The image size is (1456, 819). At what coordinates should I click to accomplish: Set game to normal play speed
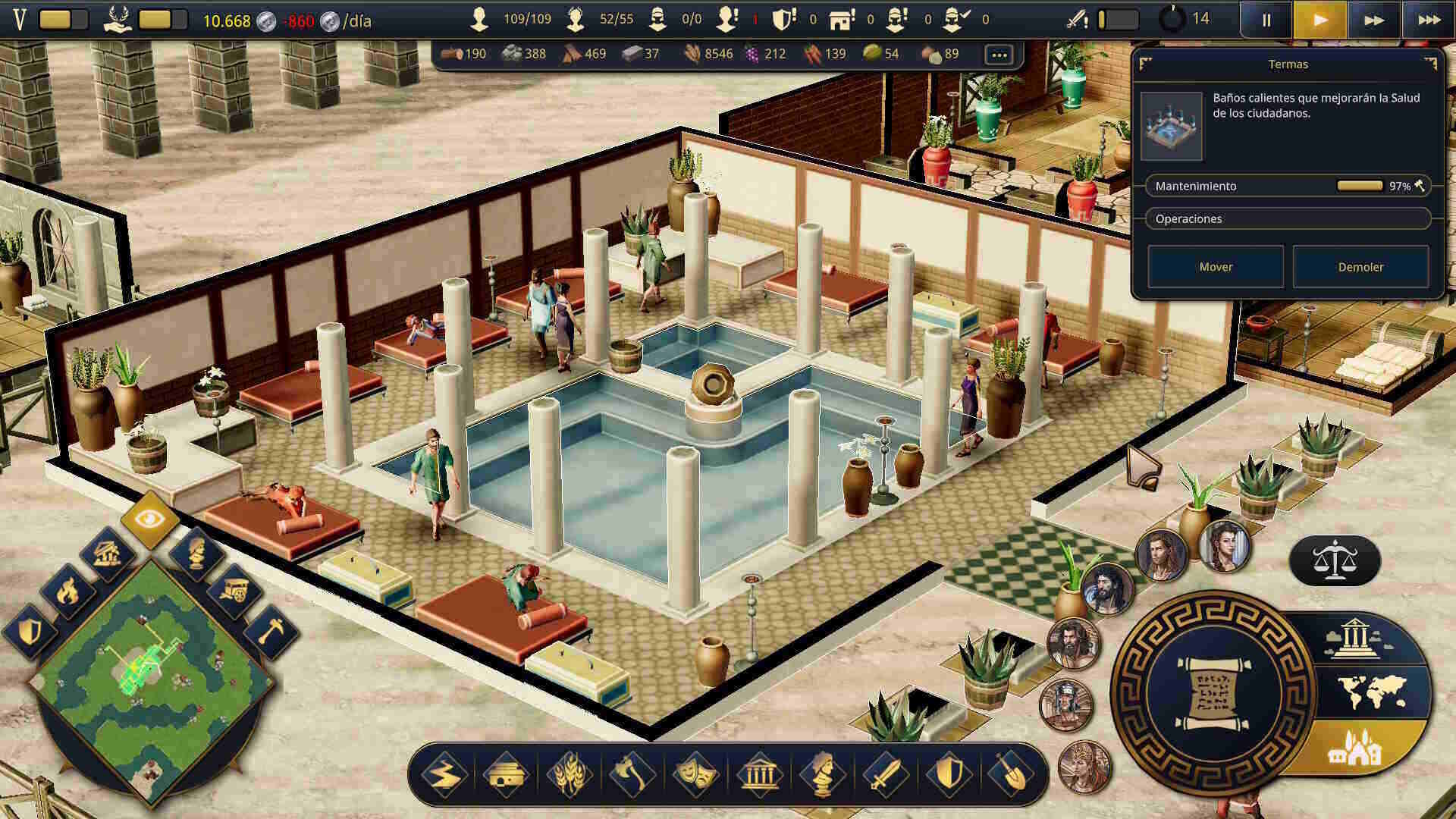coord(1320,20)
